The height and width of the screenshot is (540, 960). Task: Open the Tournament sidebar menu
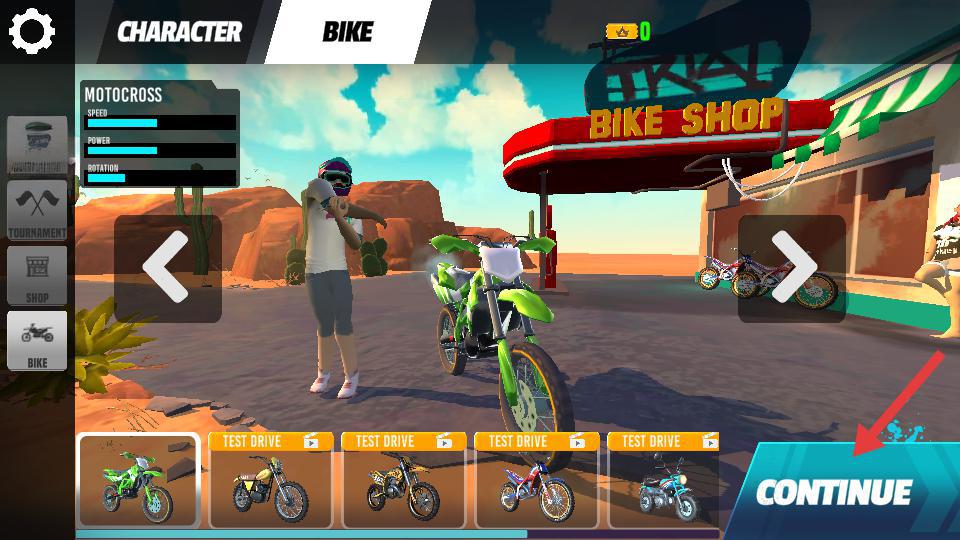[38, 210]
